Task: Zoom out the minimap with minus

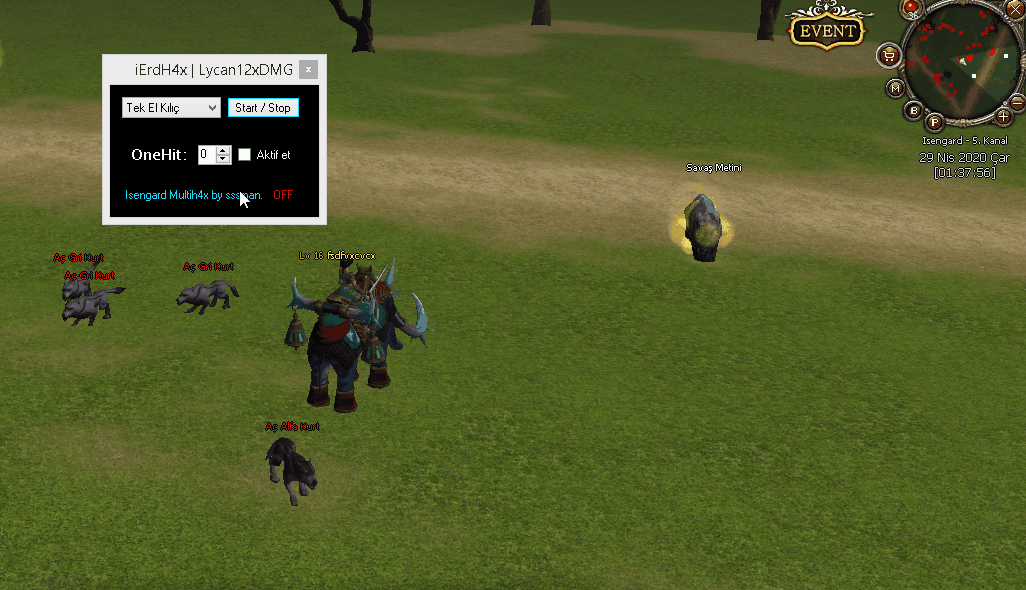Action: 1017,101
